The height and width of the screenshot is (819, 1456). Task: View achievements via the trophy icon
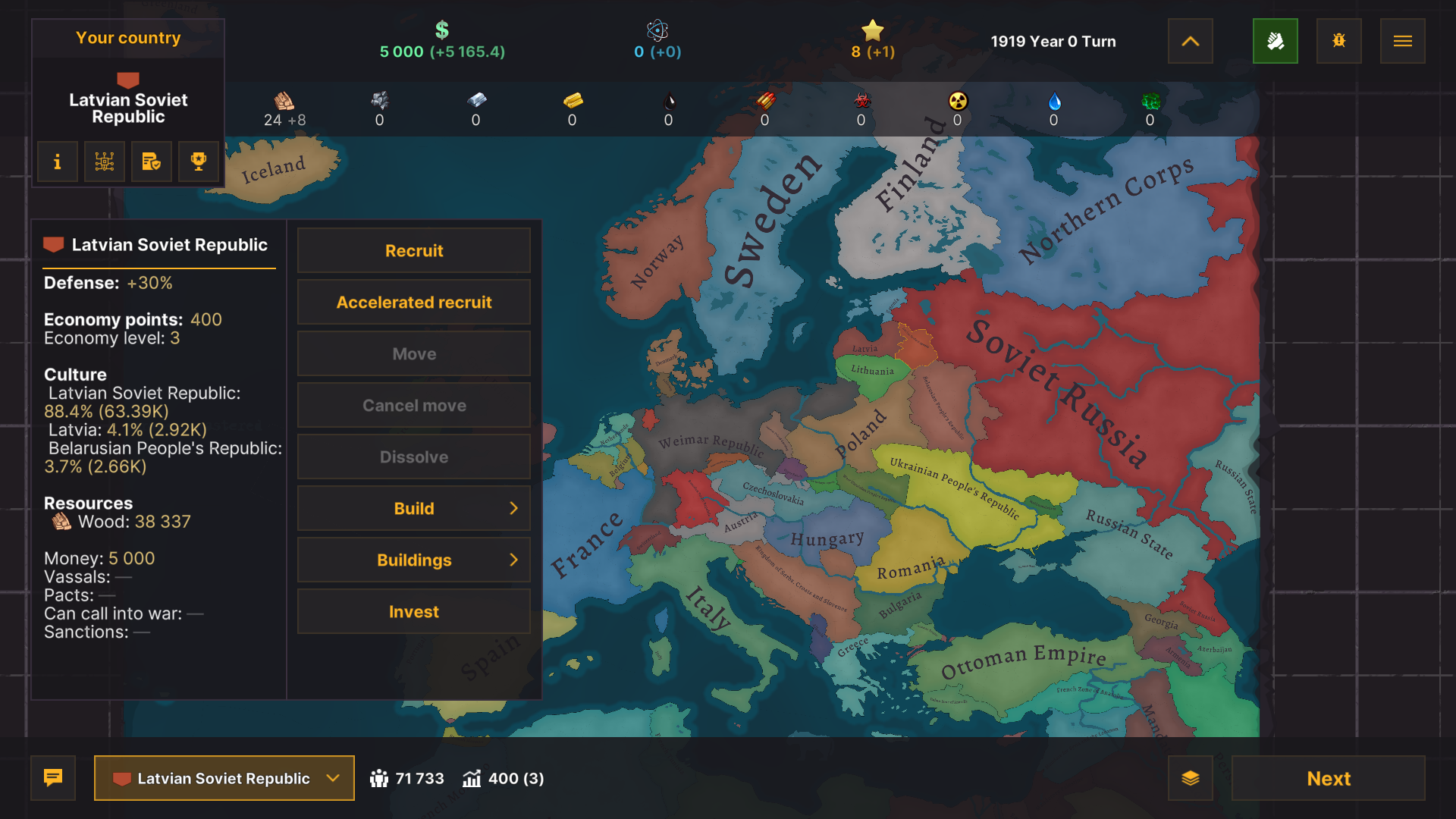pyautogui.click(x=198, y=162)
